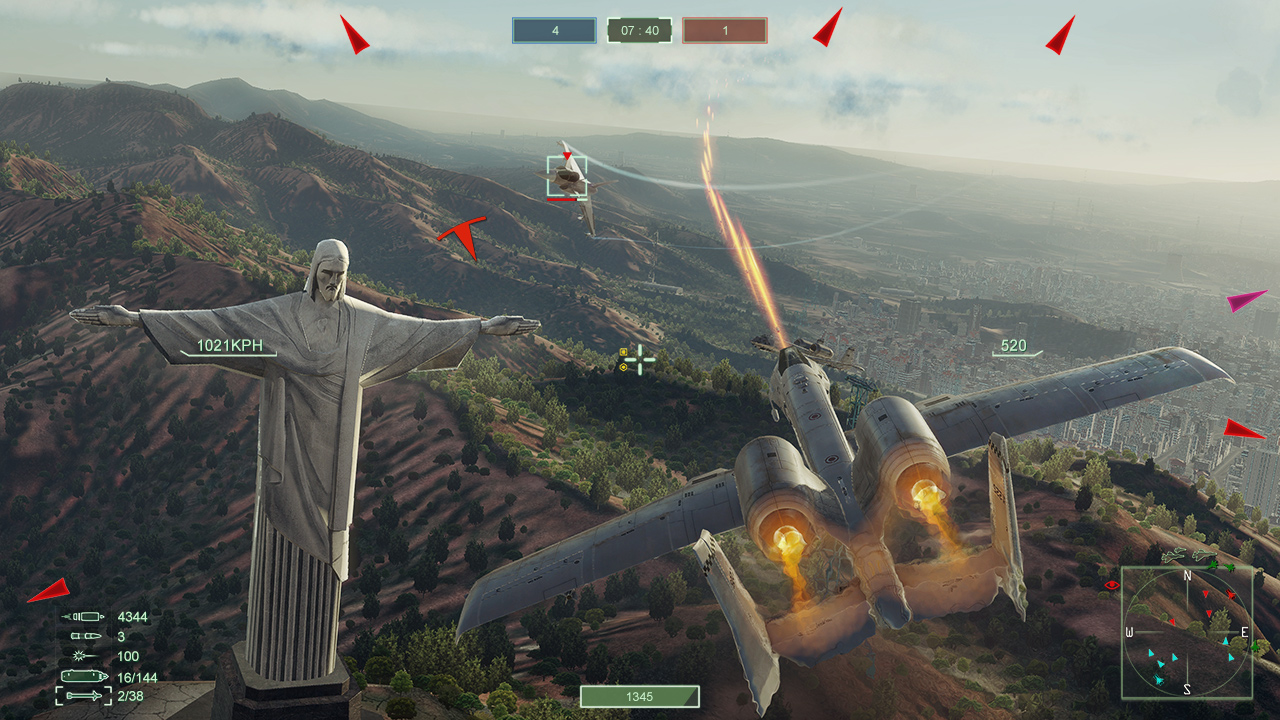Click the blue team score box showing 4
1280x720 pixels.
[x=553, y=30]
